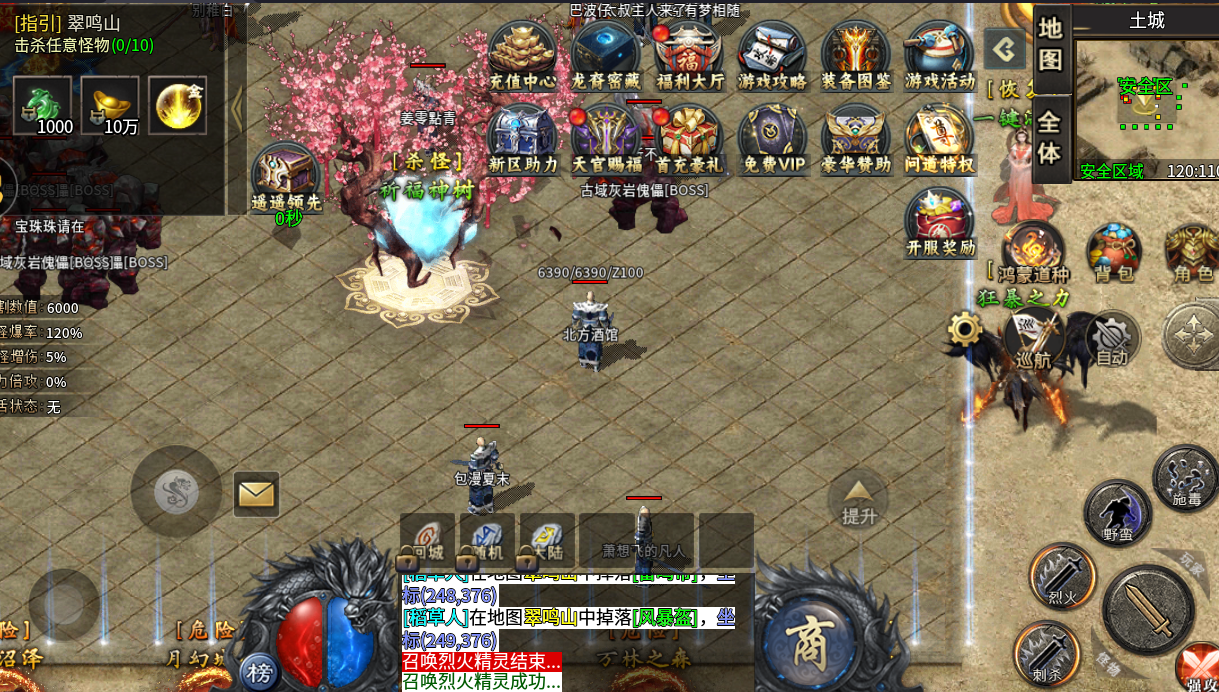Claim the 开服奖励 server launch reward
The image size is (1219, 692).
[940, 222]
